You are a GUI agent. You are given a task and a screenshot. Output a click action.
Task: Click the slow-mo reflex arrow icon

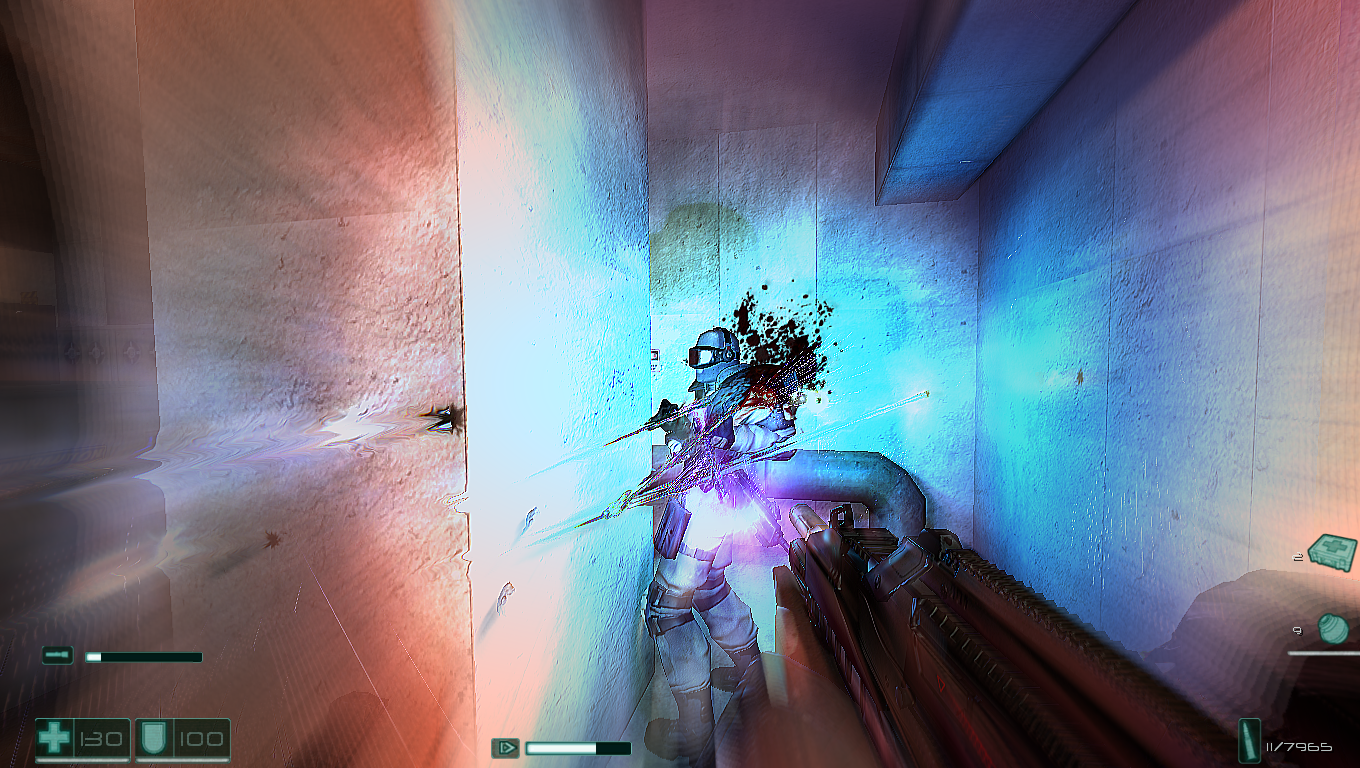[506, 747]
